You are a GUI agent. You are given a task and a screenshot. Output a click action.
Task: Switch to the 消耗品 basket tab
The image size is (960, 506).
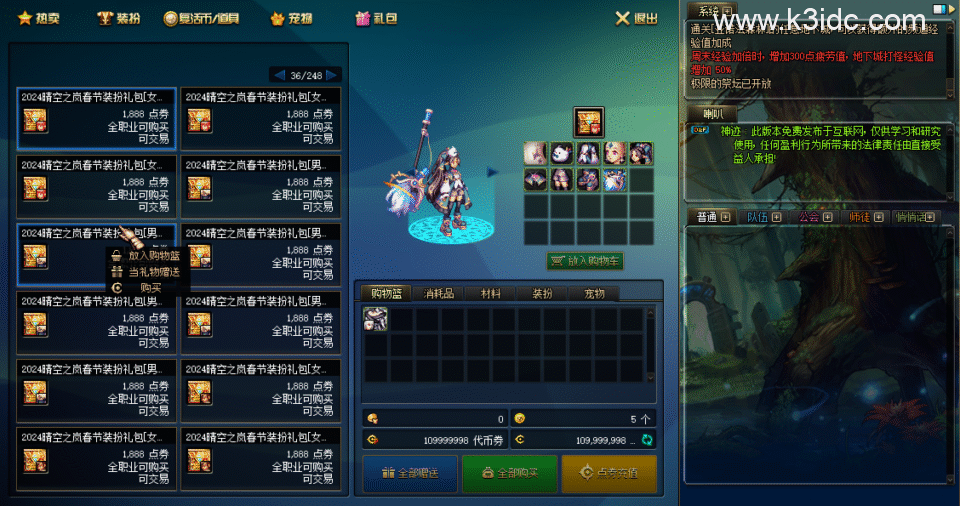[439, 293]
